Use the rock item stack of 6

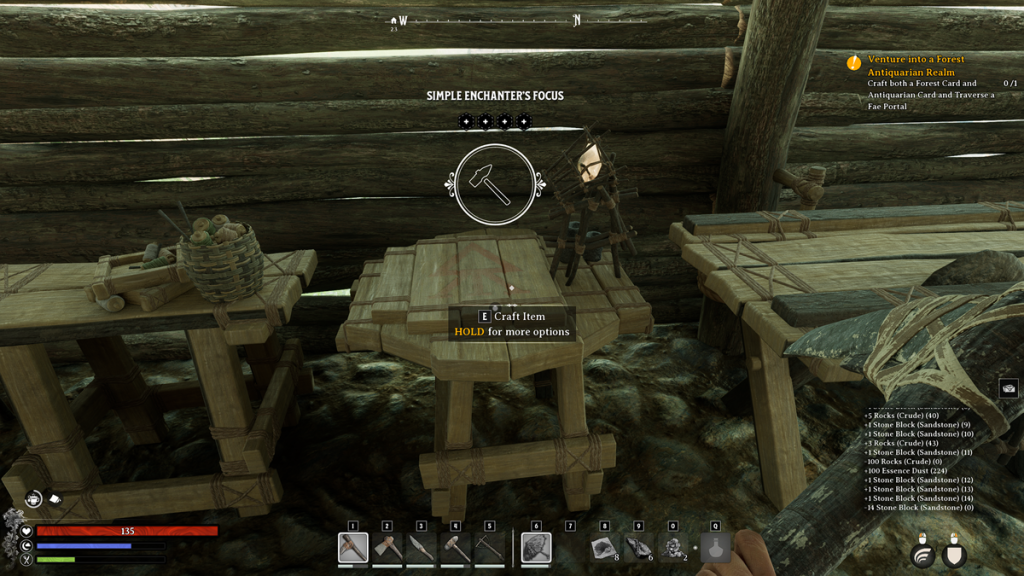click(638, 548)
